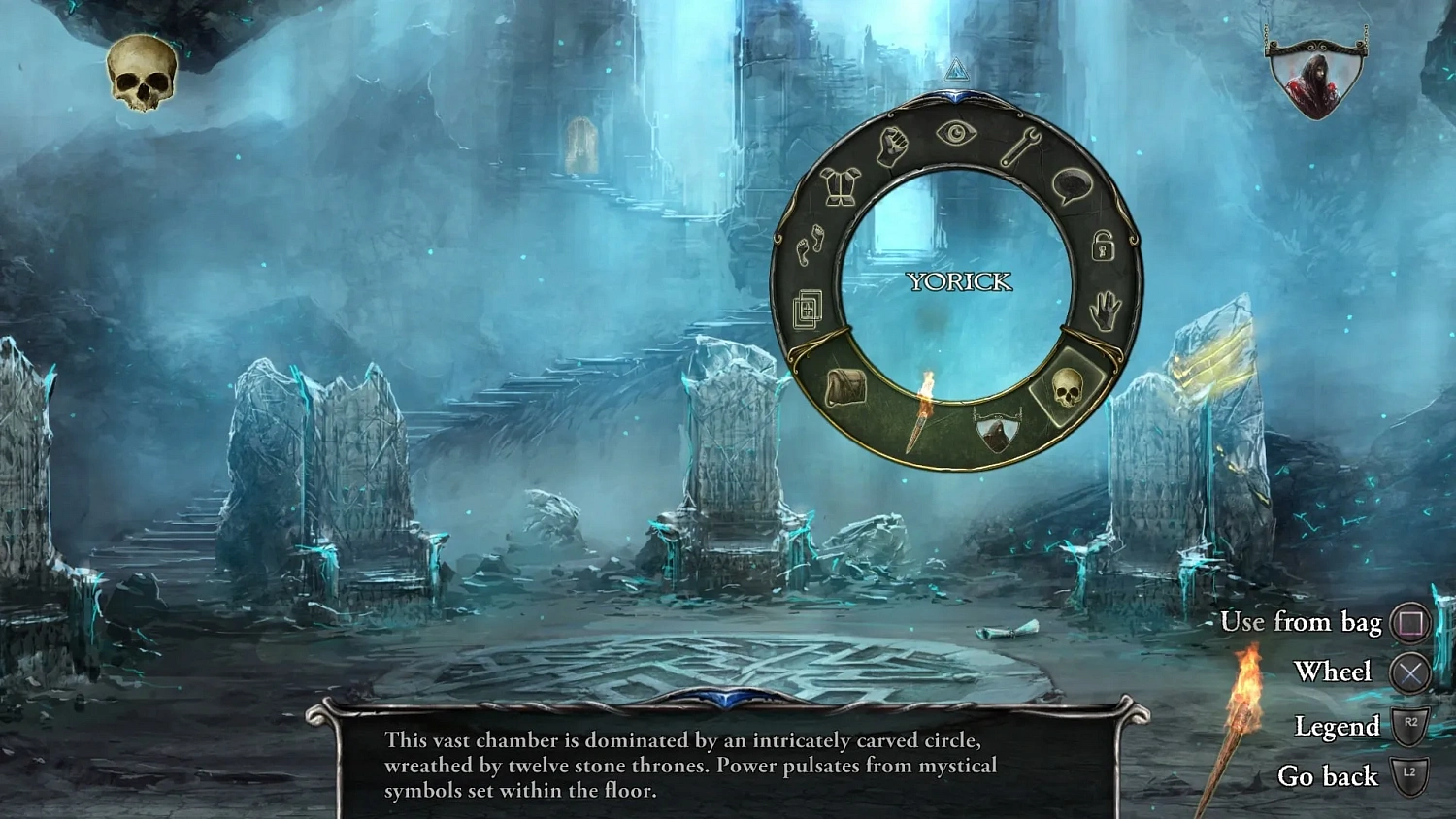Click the YORICK name in the wheel center
This screenshot has width=1456, height=819.
pos(959,283)
